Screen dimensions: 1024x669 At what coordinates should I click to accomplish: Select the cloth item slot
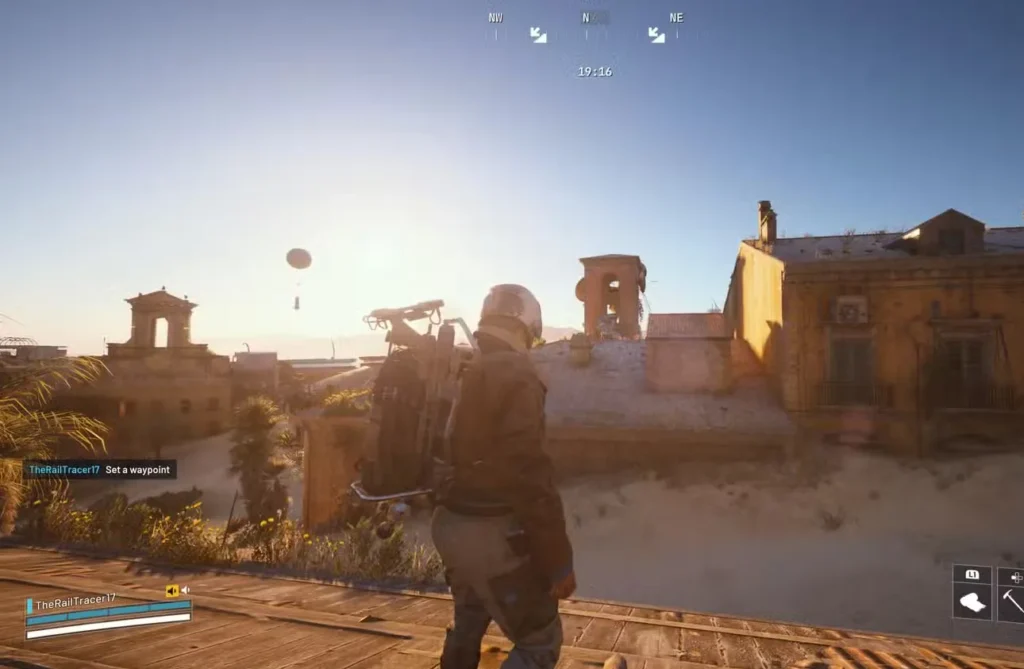[972, 602]
